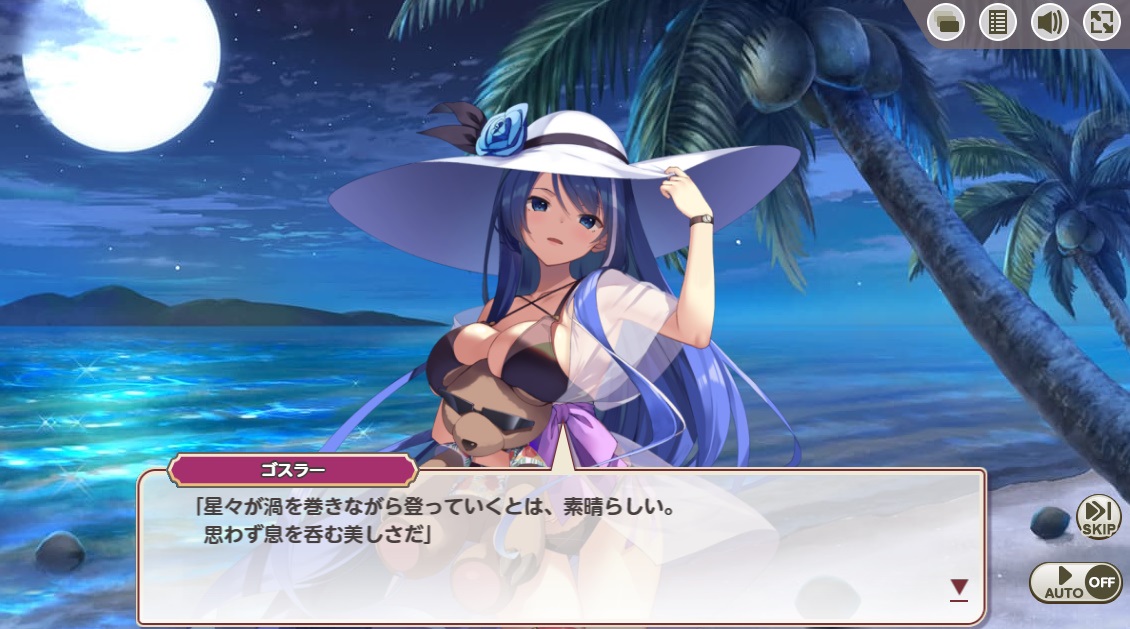The width and height of the screenshot is (1130, 629).
Task: Skip the story with the SKIP button
Action: click(x=1098, y=517)
